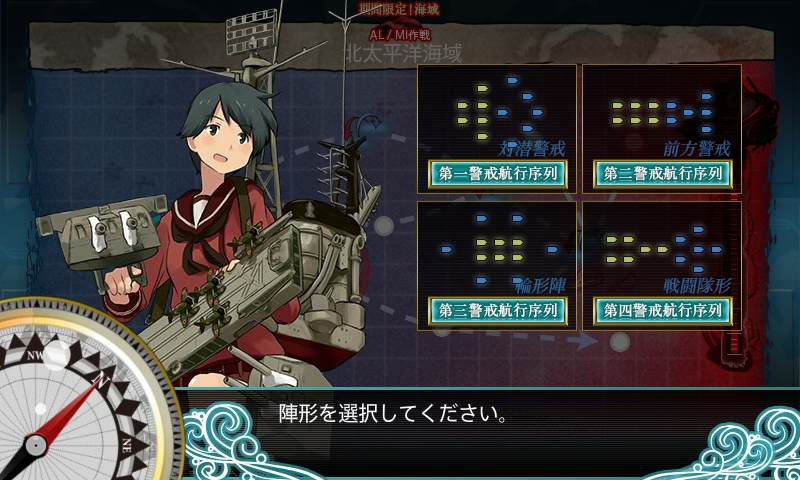Select the 第一警戒航行序列 formation button
The height and width of the screenshot is (480, 800).
pos(497,173)
